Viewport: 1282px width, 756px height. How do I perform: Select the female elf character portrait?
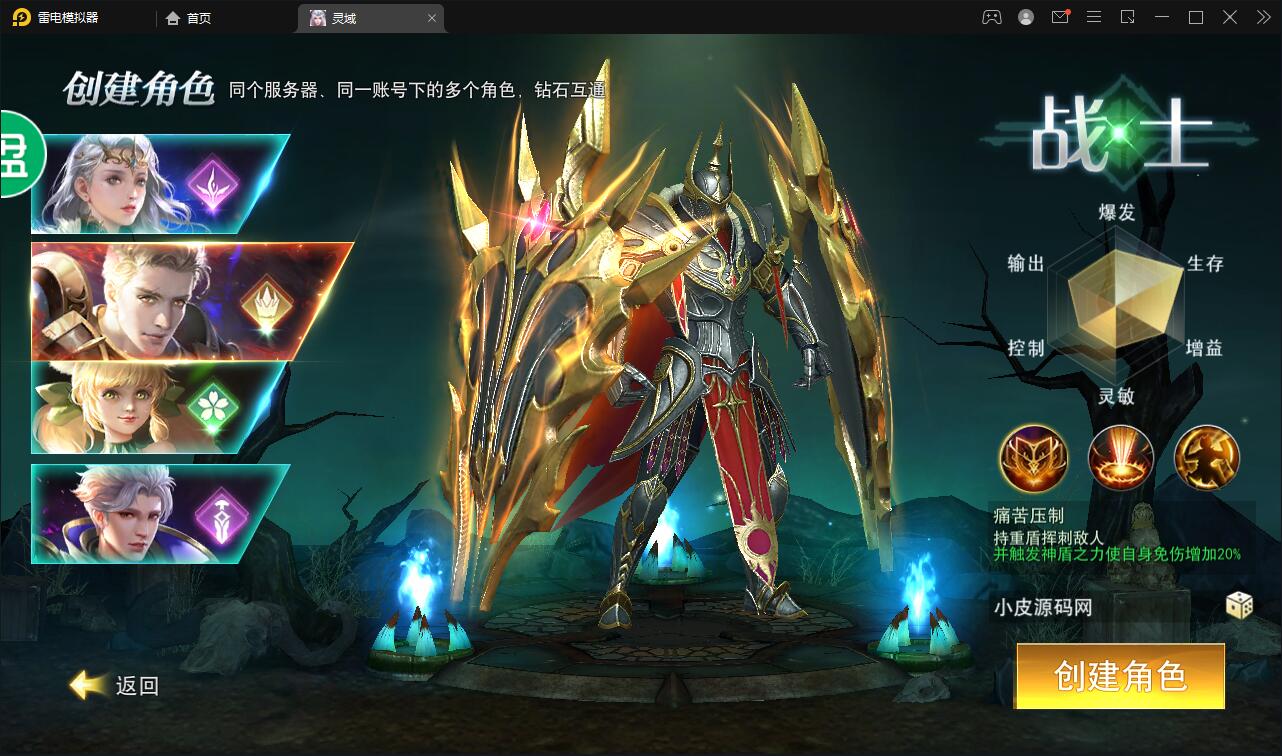tap(110, 178)
